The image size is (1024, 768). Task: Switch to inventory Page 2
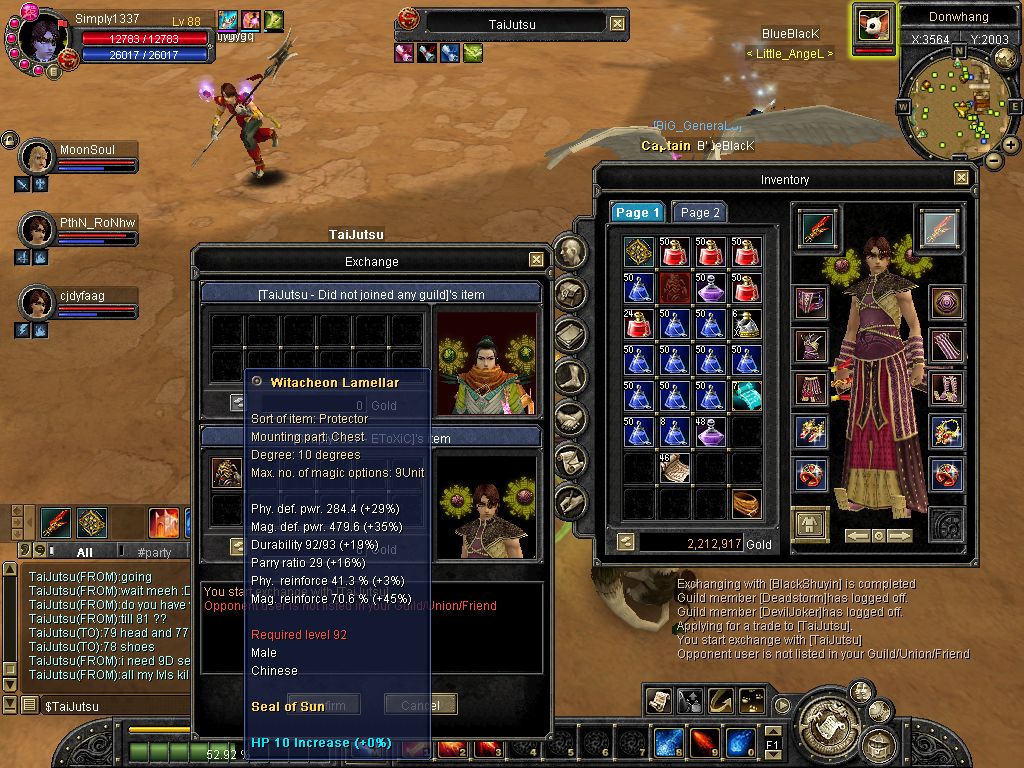[x=700, y=212]
